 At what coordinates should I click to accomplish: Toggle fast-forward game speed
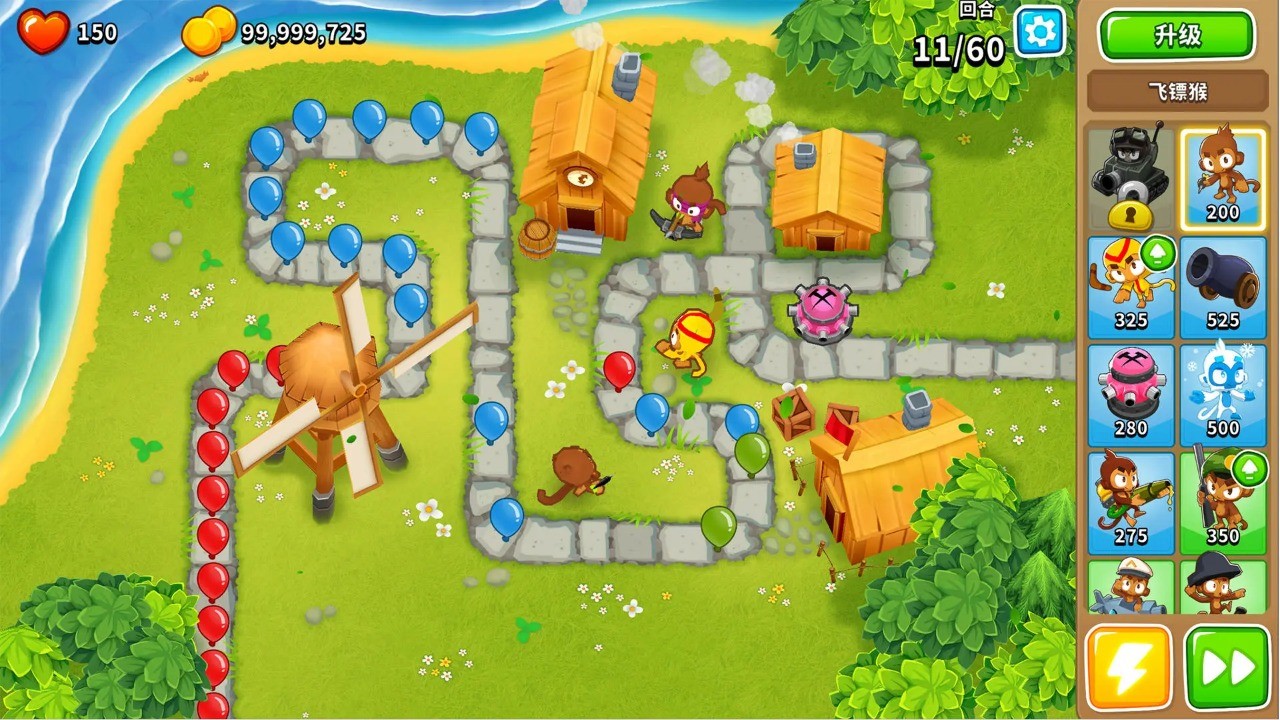click(x=1222, y=666)
